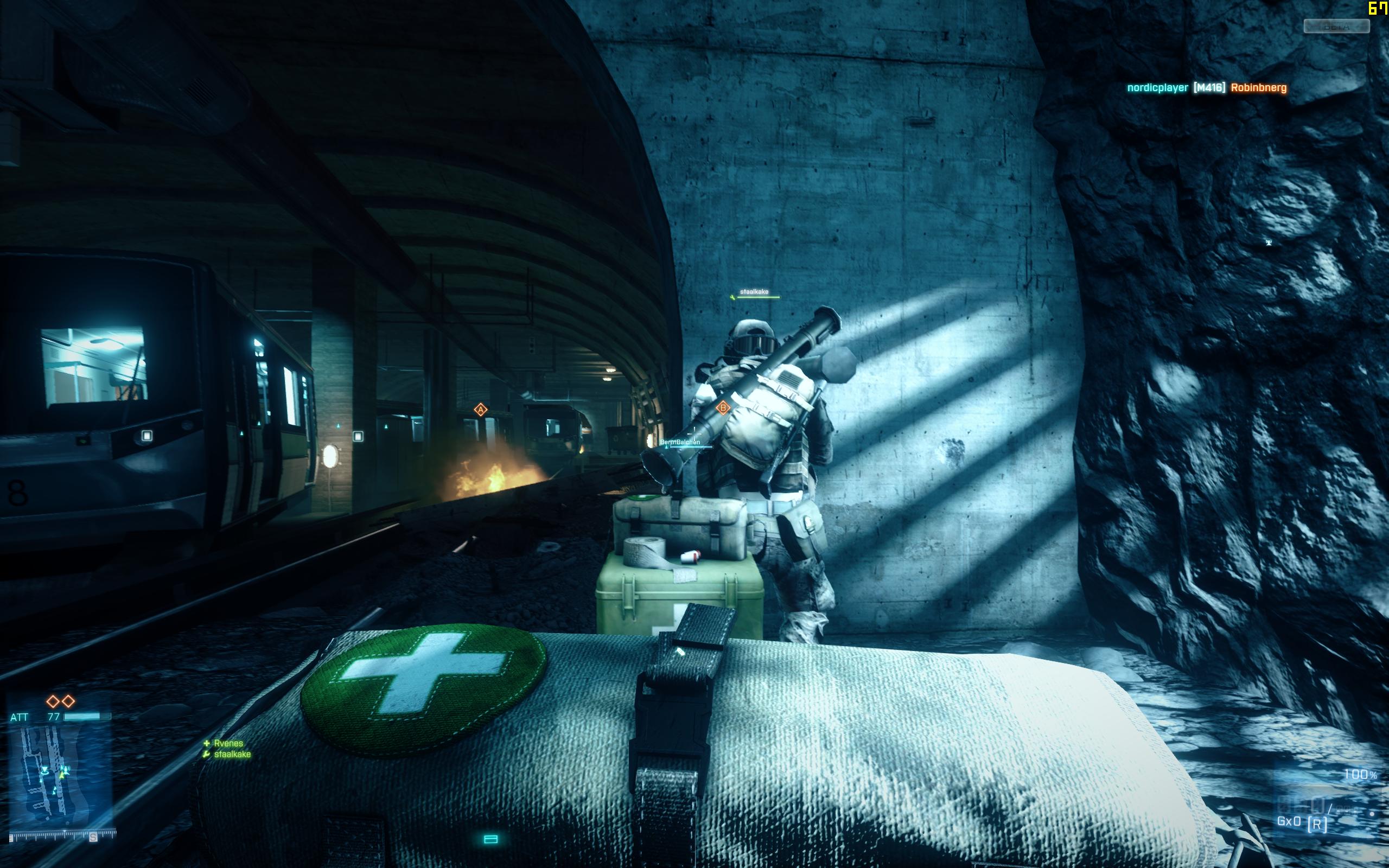Click the BETA badge
The height and width of the screenshot is (868, 1389).
[1336, 27]
